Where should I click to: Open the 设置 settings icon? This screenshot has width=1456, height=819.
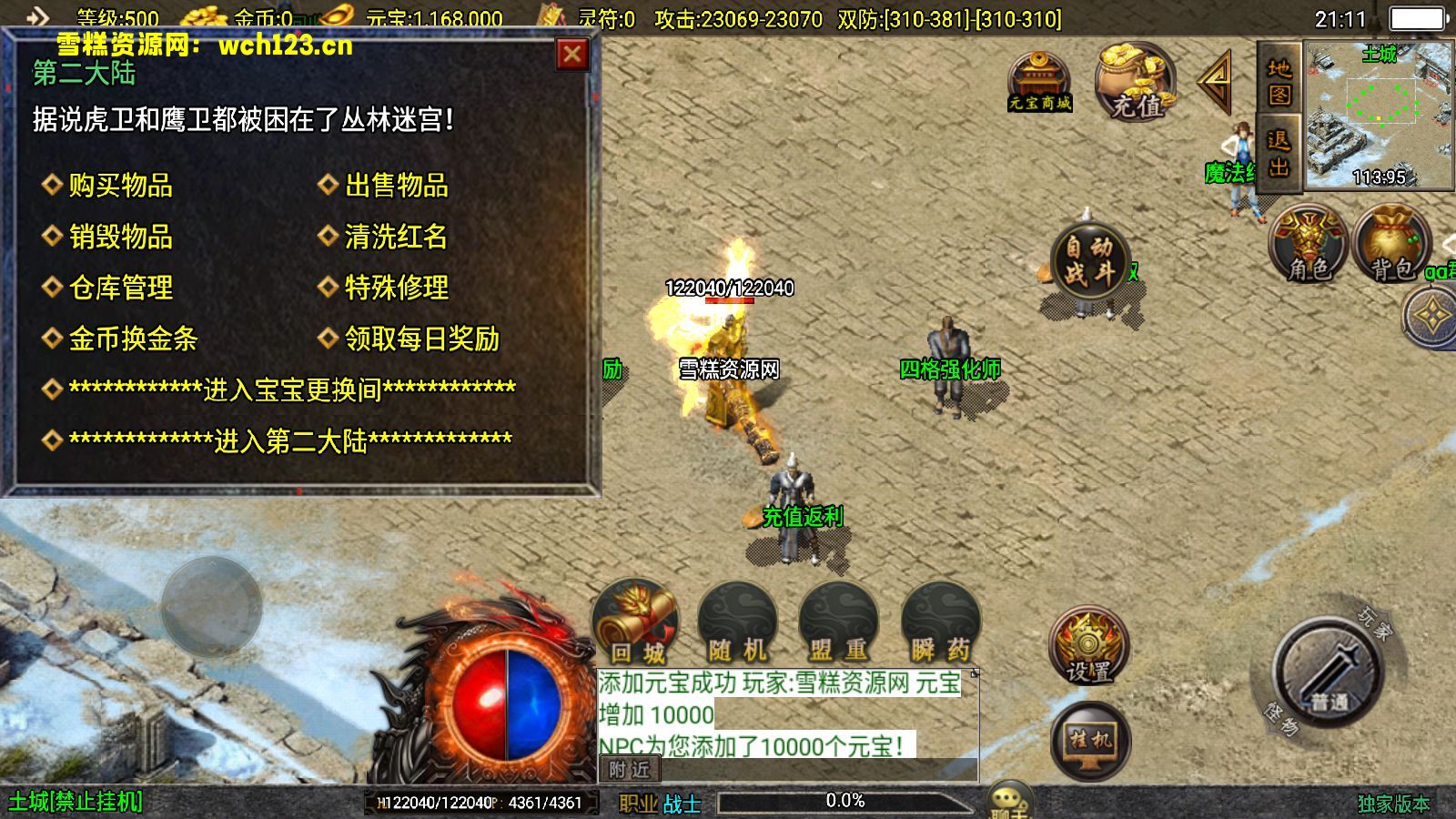1088,646
